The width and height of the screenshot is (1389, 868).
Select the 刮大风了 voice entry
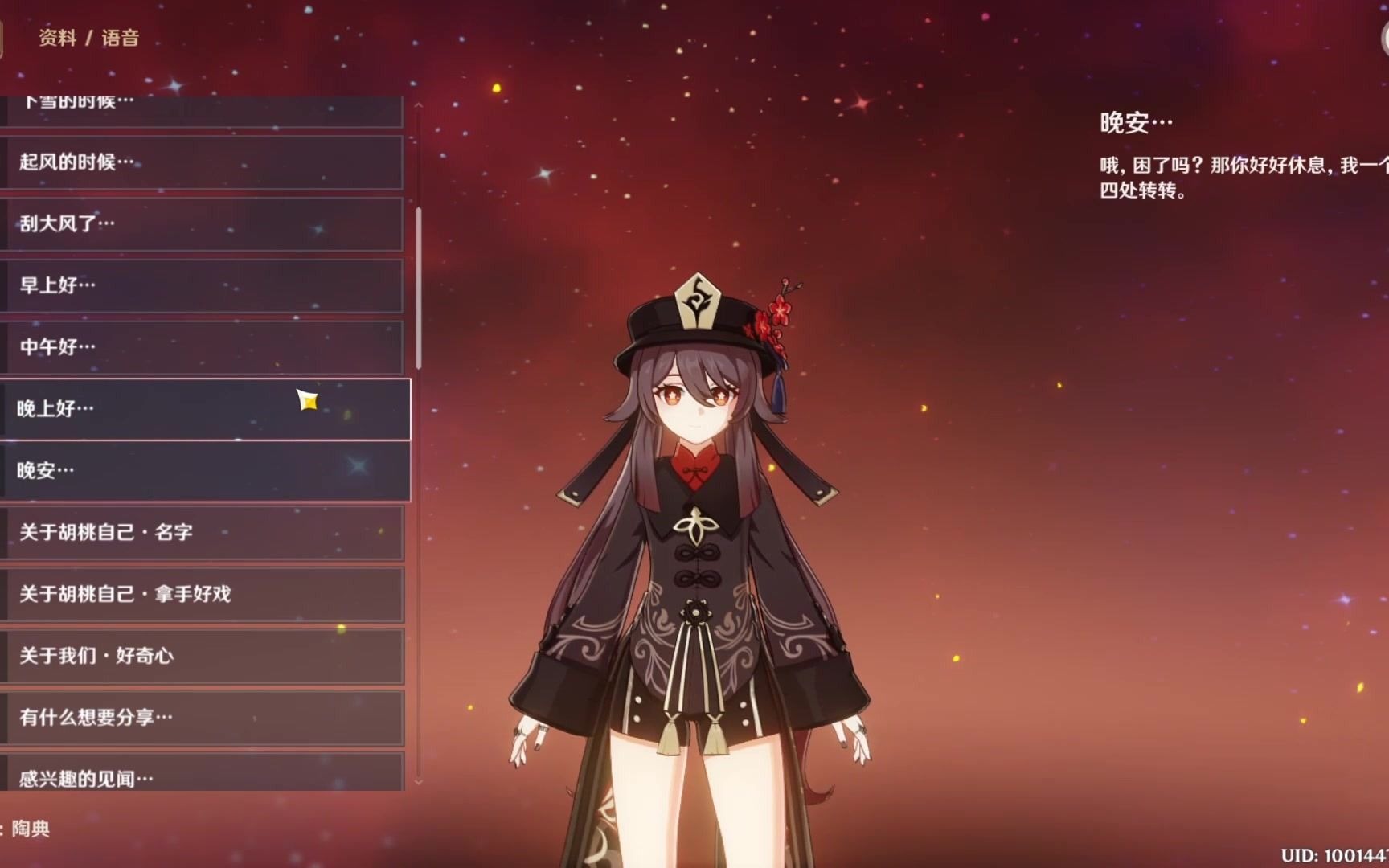pos(201,224)
